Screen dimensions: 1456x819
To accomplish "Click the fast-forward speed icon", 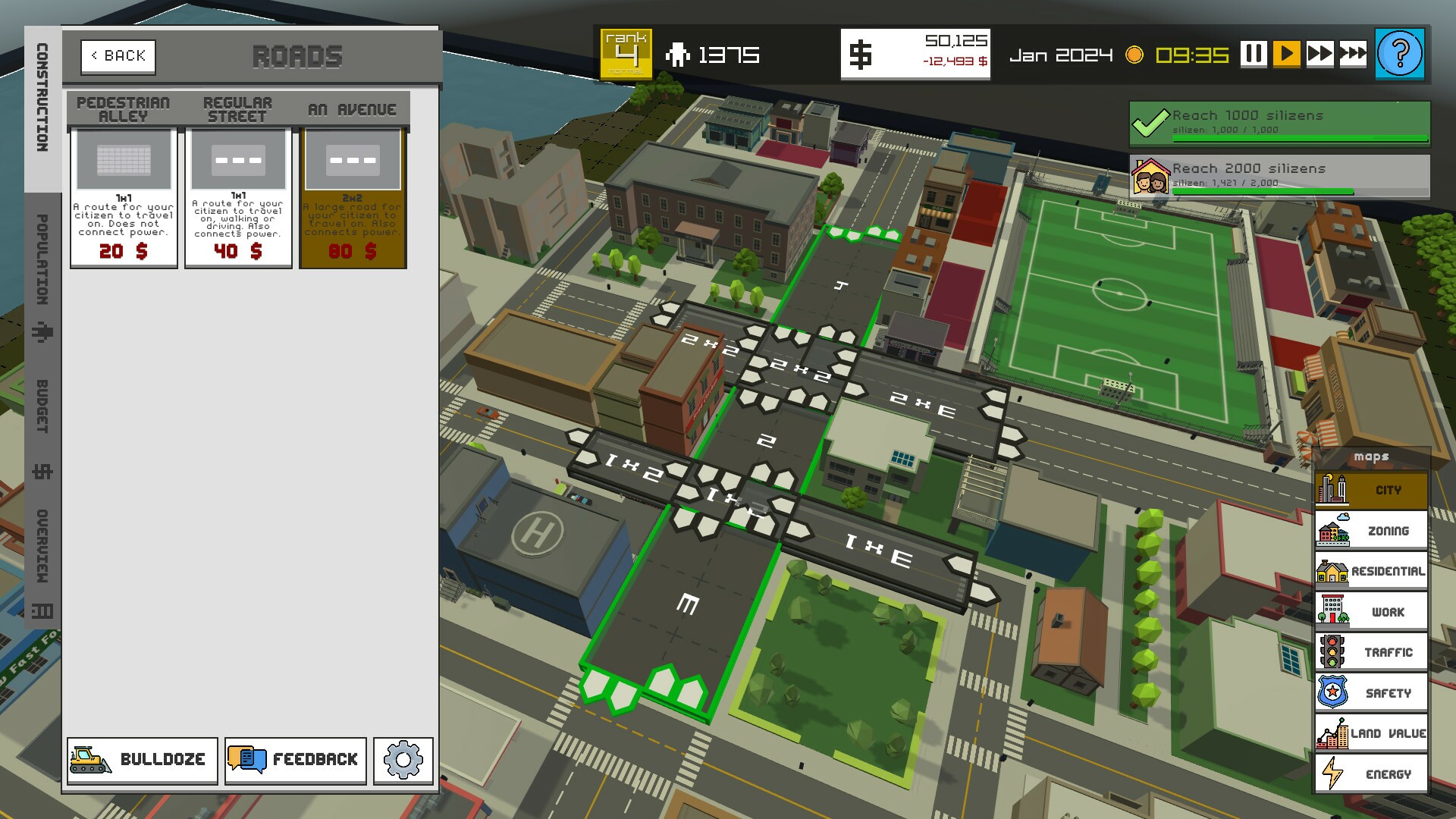I will [1321, 55].
